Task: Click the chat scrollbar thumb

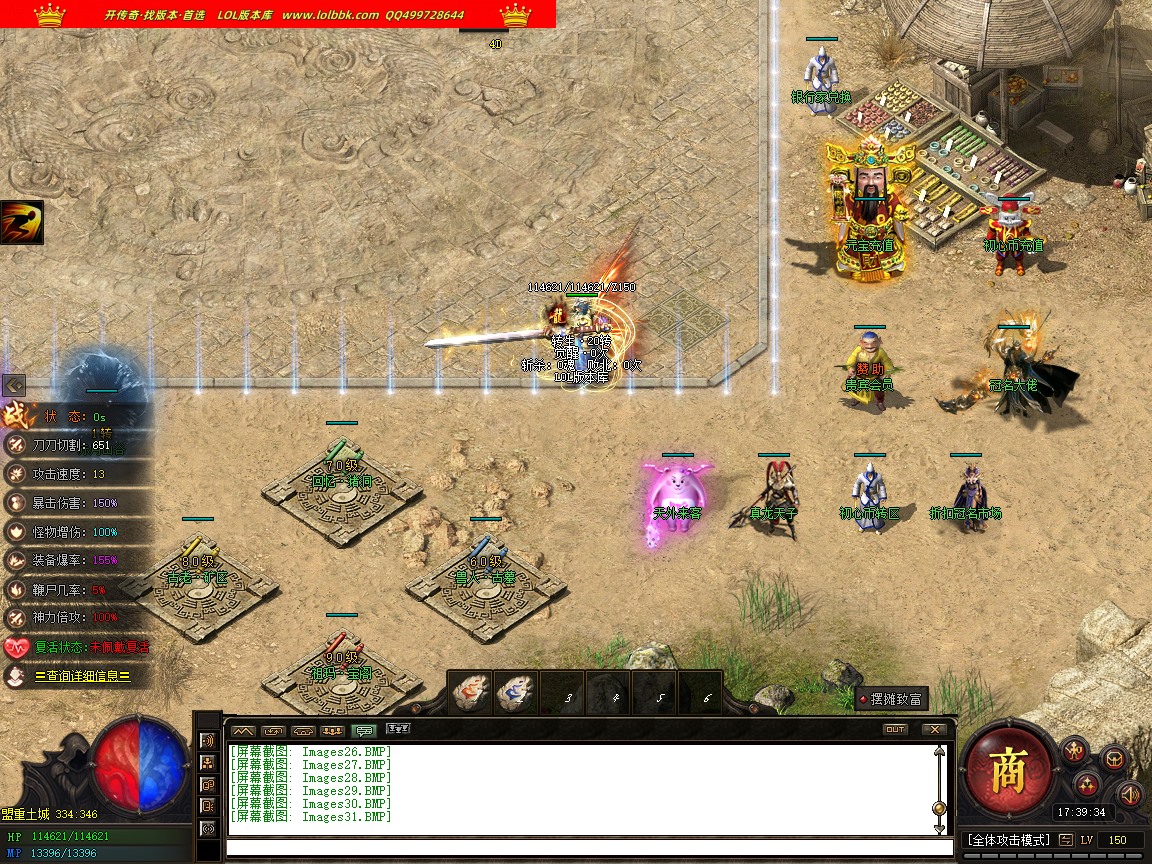Action: point(939,808)
